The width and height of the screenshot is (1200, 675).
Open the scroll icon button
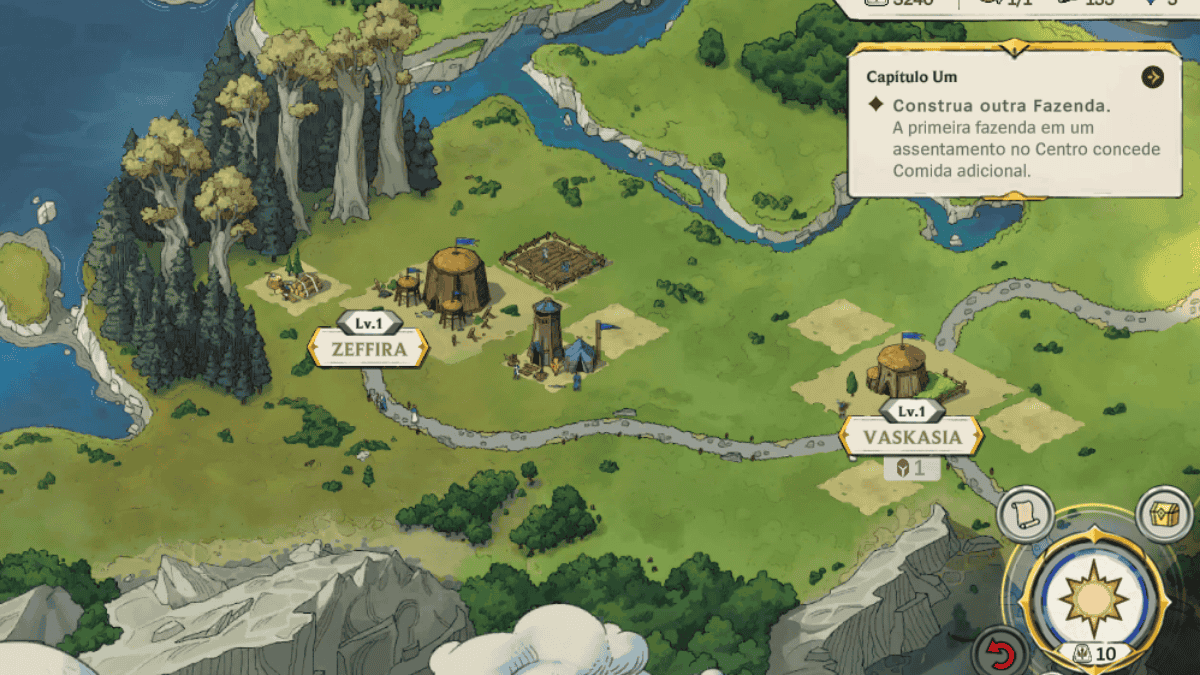[x=1026, y=515]
